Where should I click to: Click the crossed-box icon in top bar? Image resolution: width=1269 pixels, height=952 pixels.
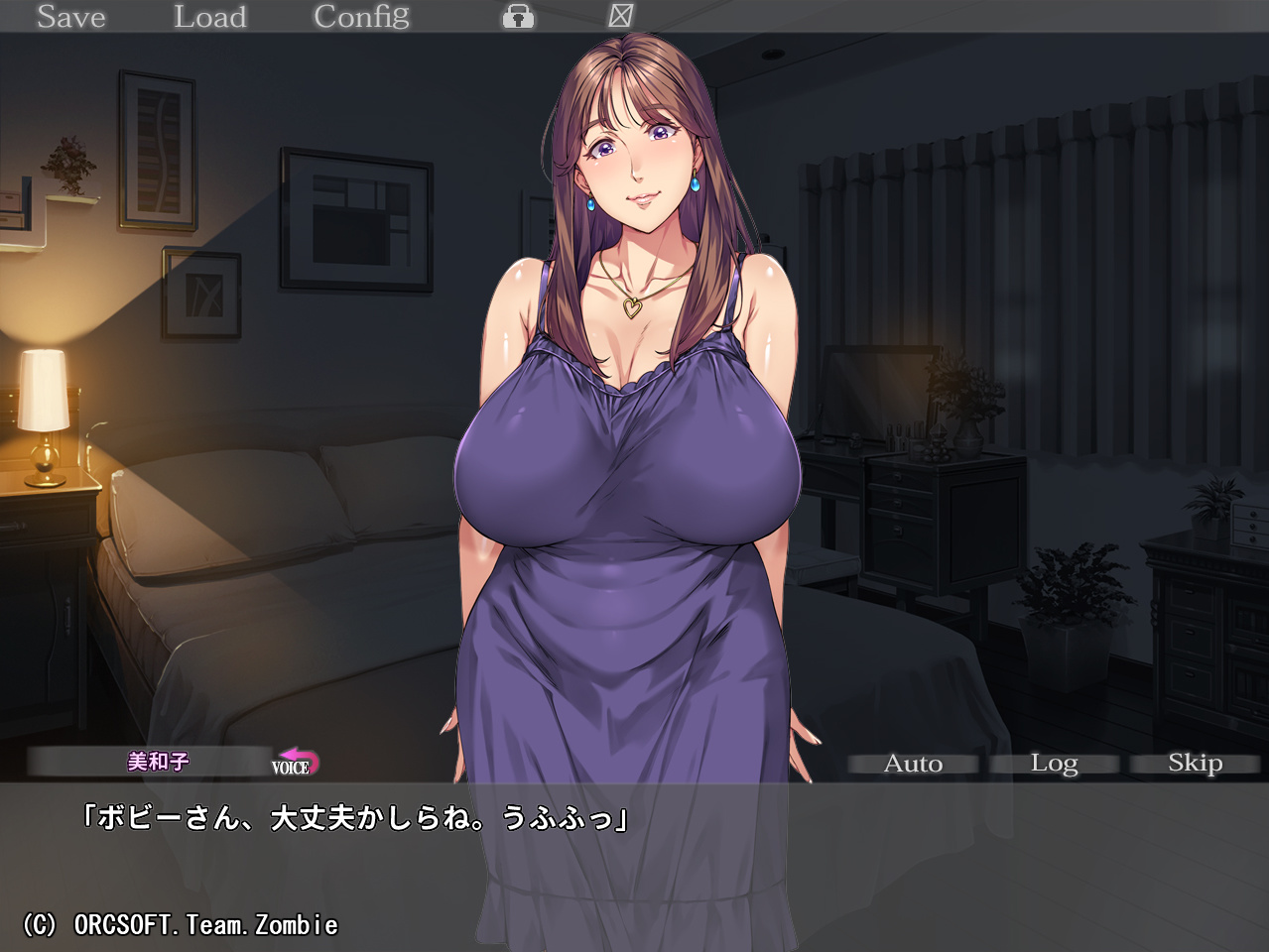(x=620, y=16)
